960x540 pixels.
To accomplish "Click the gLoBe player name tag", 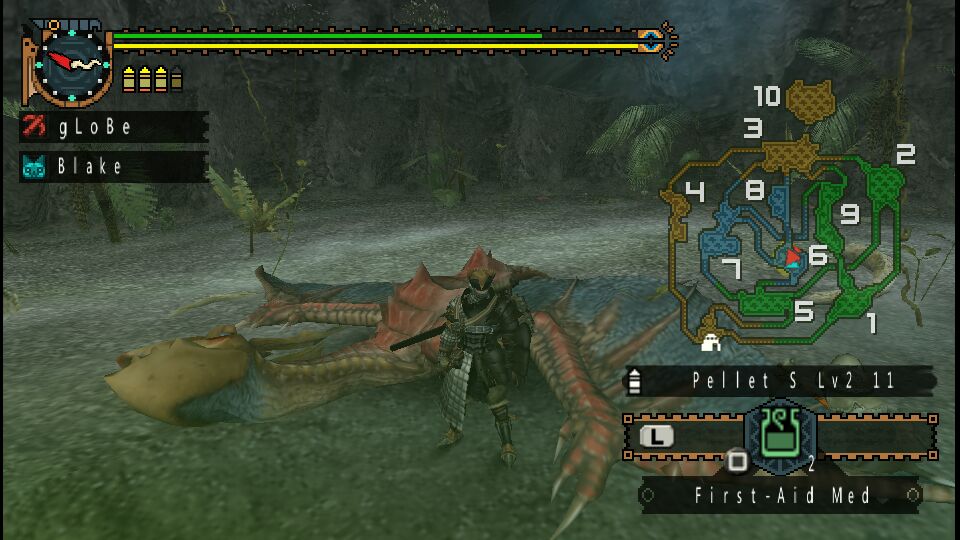I will (113, 127).
